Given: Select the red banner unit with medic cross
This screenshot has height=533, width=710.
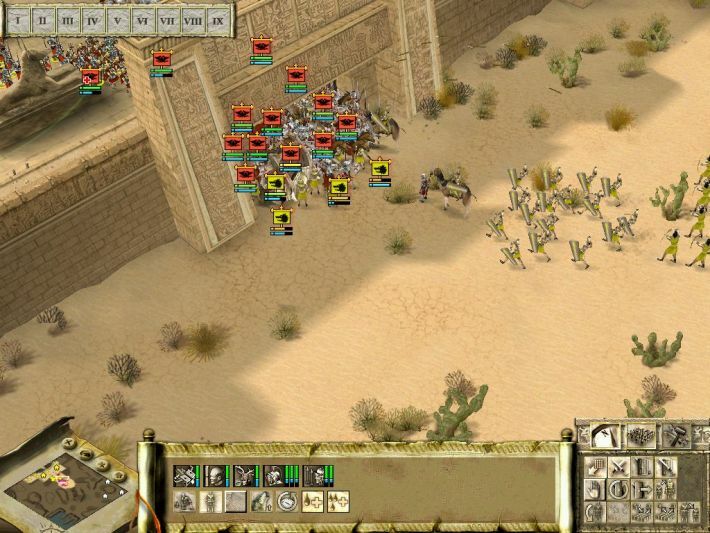Looking at the screenshot, I should (x=90, y=76).
